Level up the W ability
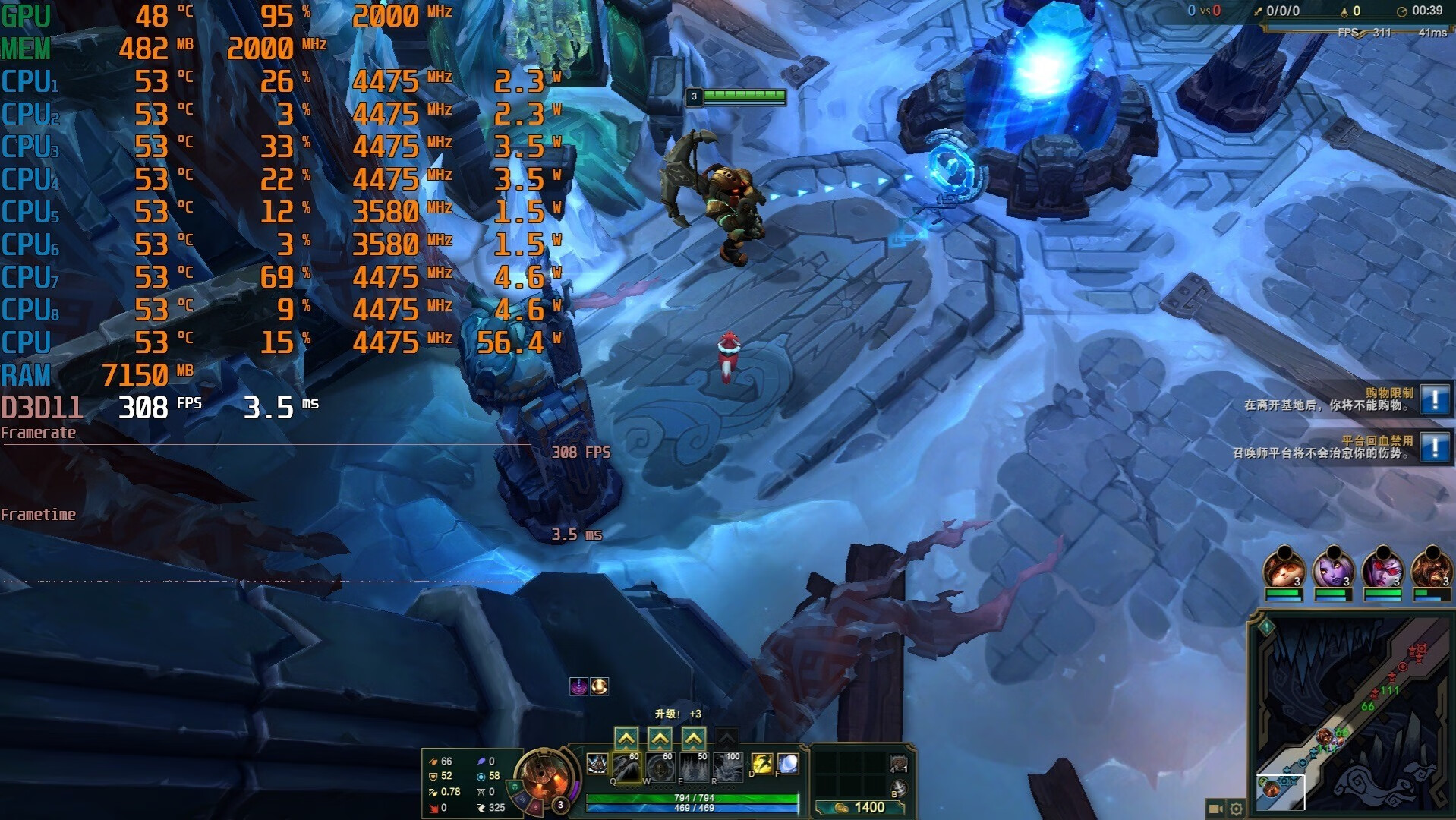Viewport: 1456px width, 820px height. [x=660, y=738]
